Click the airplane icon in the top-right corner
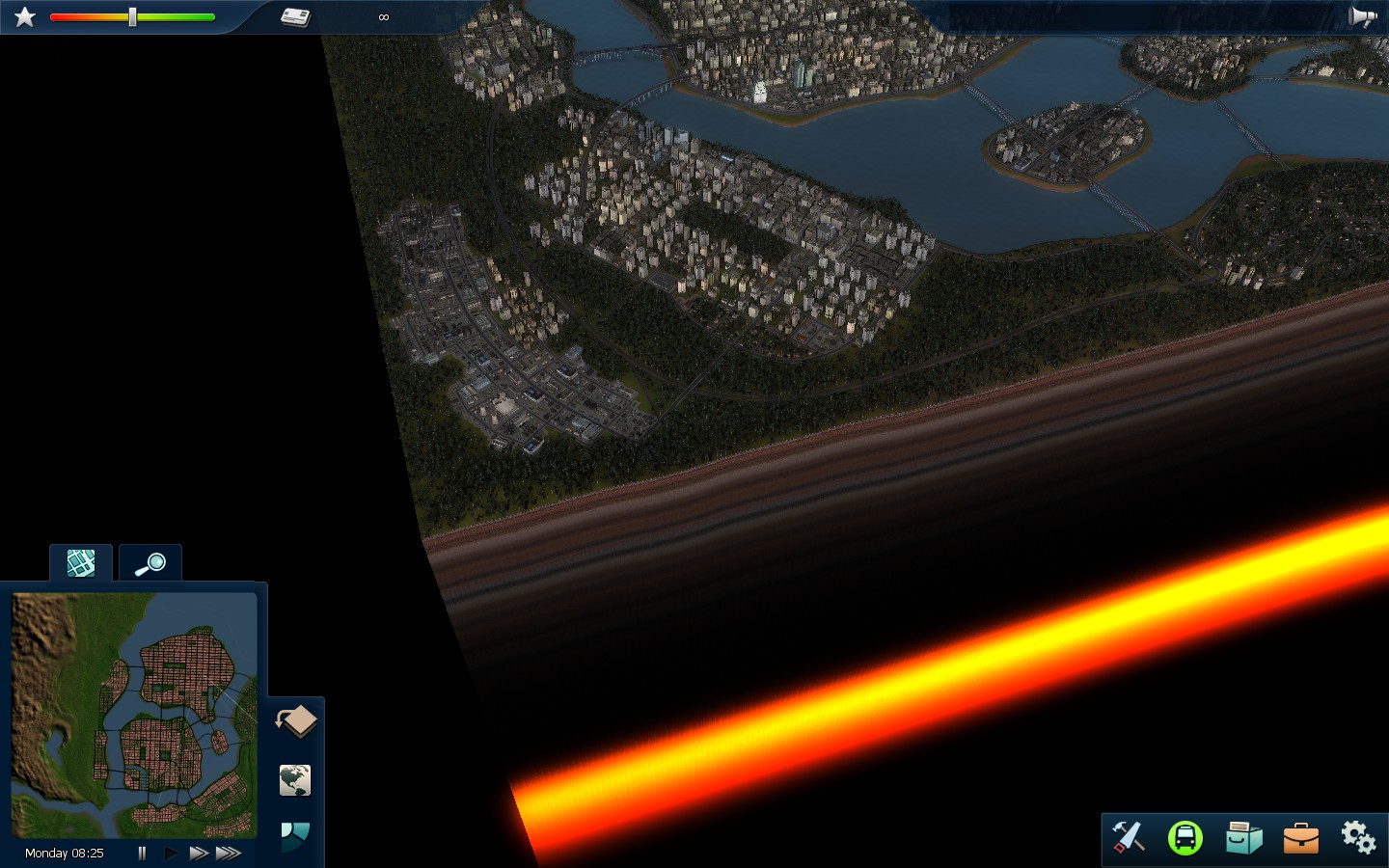The image size is (1389, 868). 1363,15
